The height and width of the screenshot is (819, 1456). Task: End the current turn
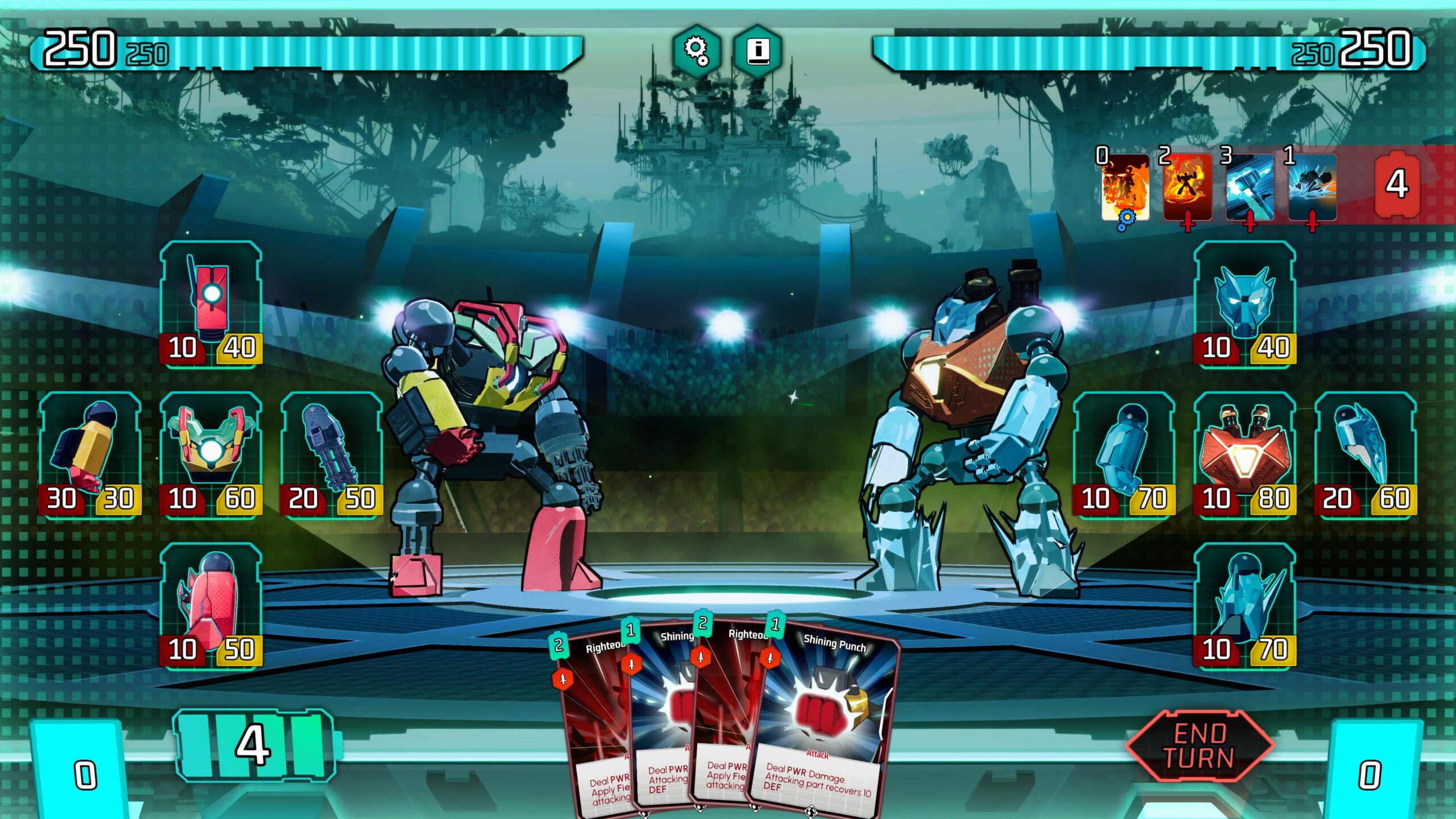pos(1199,746)
